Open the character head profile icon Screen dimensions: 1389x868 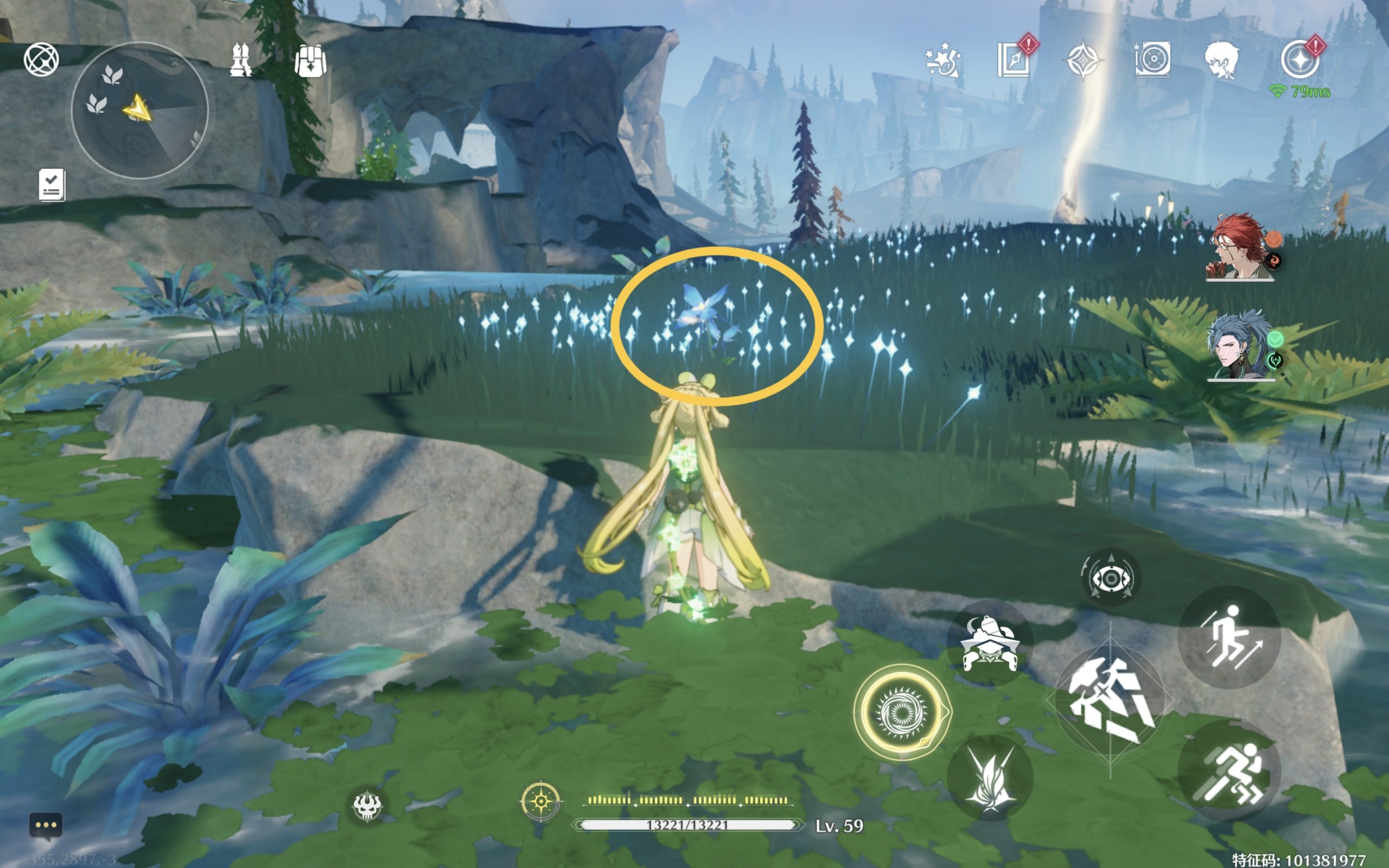pyautogui.click(x=1222, y=60)
